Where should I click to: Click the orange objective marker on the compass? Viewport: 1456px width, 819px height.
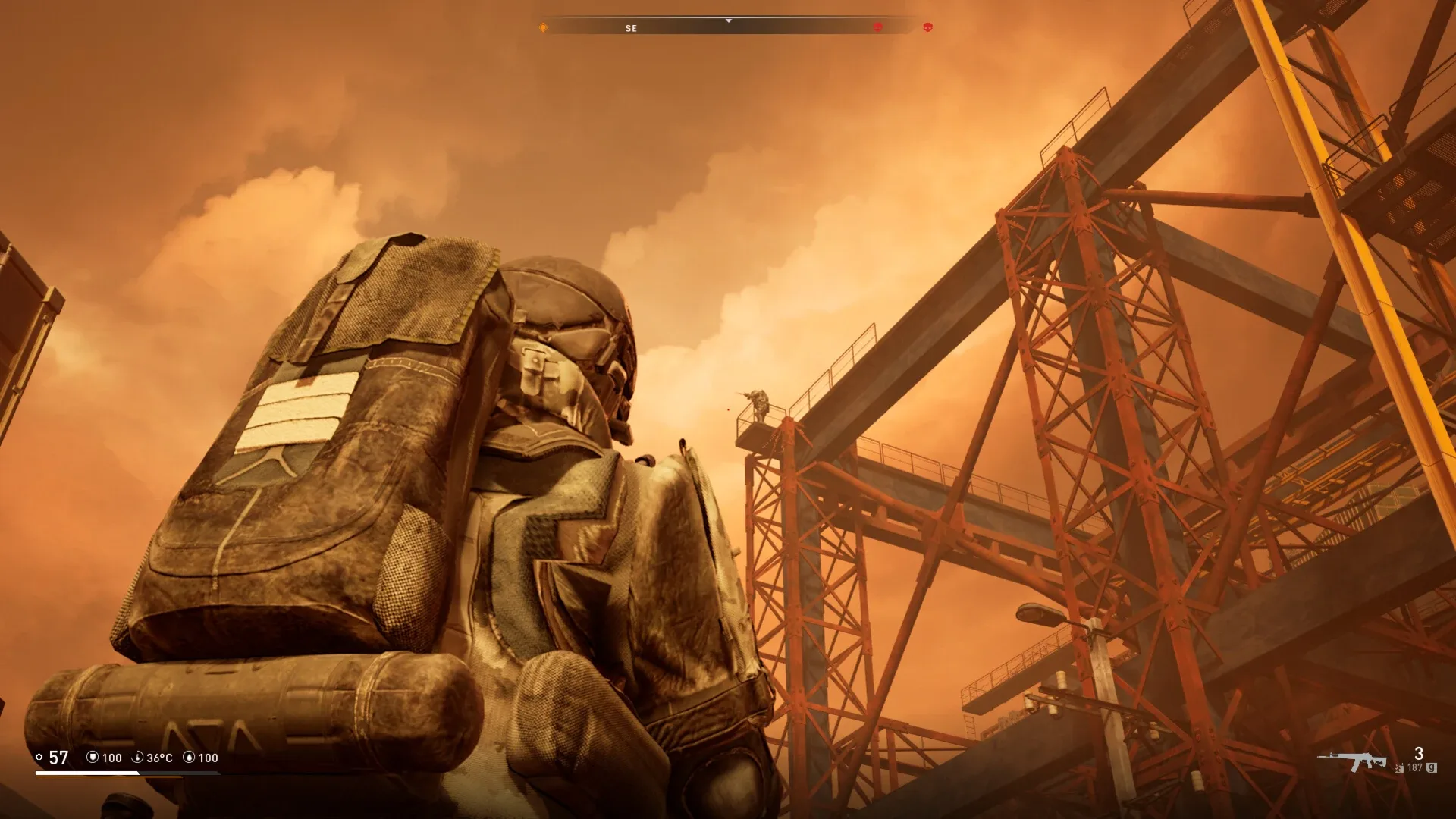click(543, 27)
